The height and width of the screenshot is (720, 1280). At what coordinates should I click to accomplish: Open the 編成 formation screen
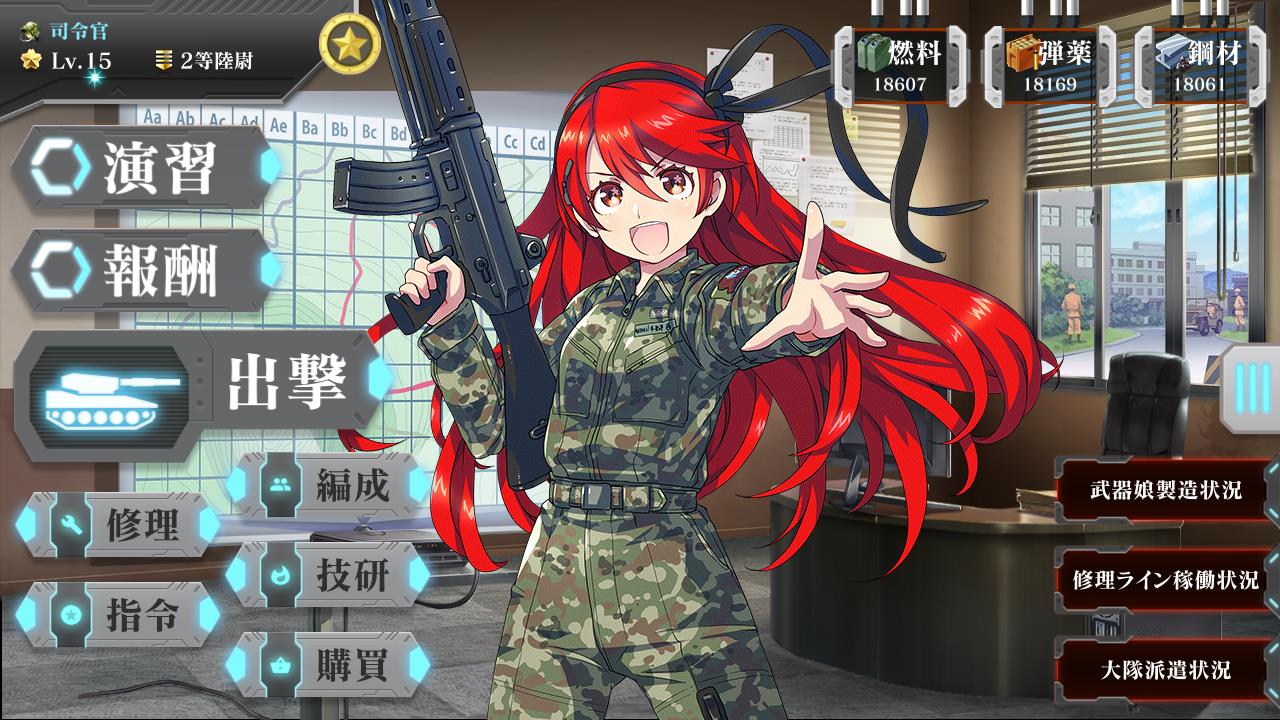pyautogui.click(x=328, y=486)
